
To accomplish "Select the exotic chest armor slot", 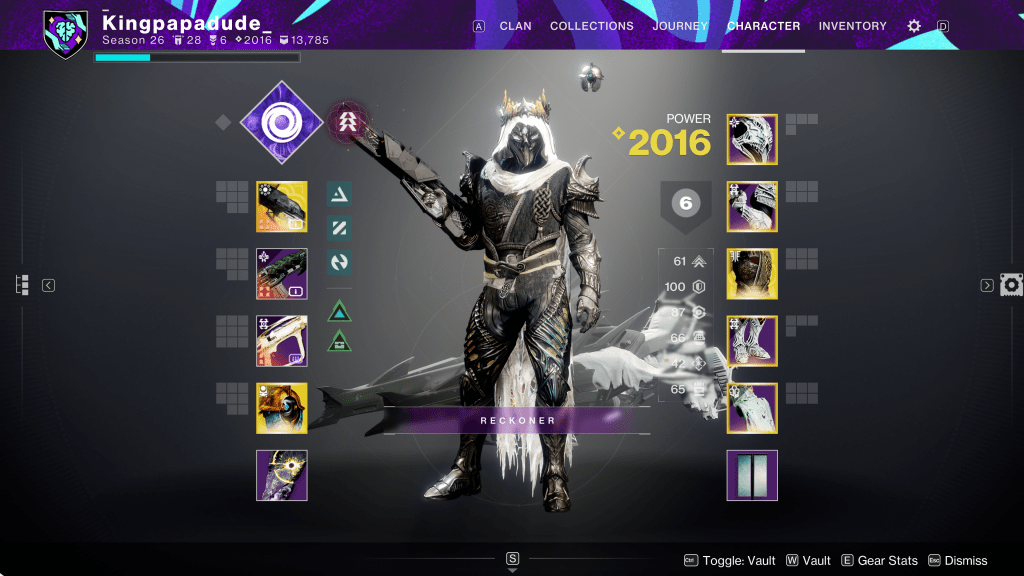I will [752, 274].
